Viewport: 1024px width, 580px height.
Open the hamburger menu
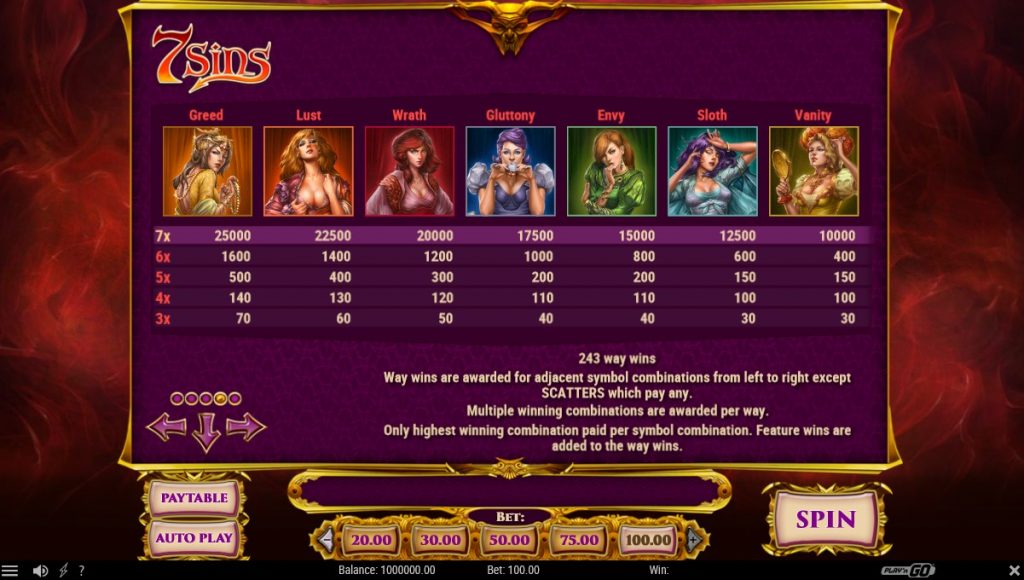click(x=10, y=571)
